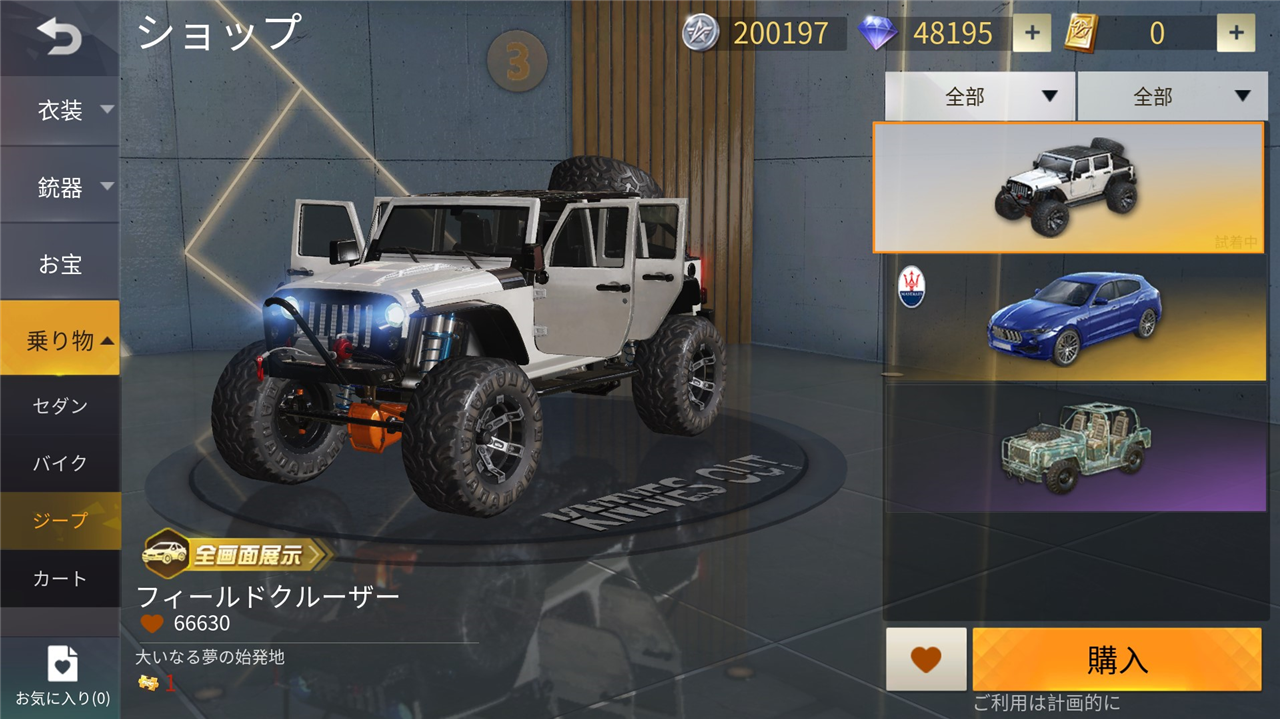Select the セダン subcategory
This screenshot has width=1280, height=719.
click(60, 405)
